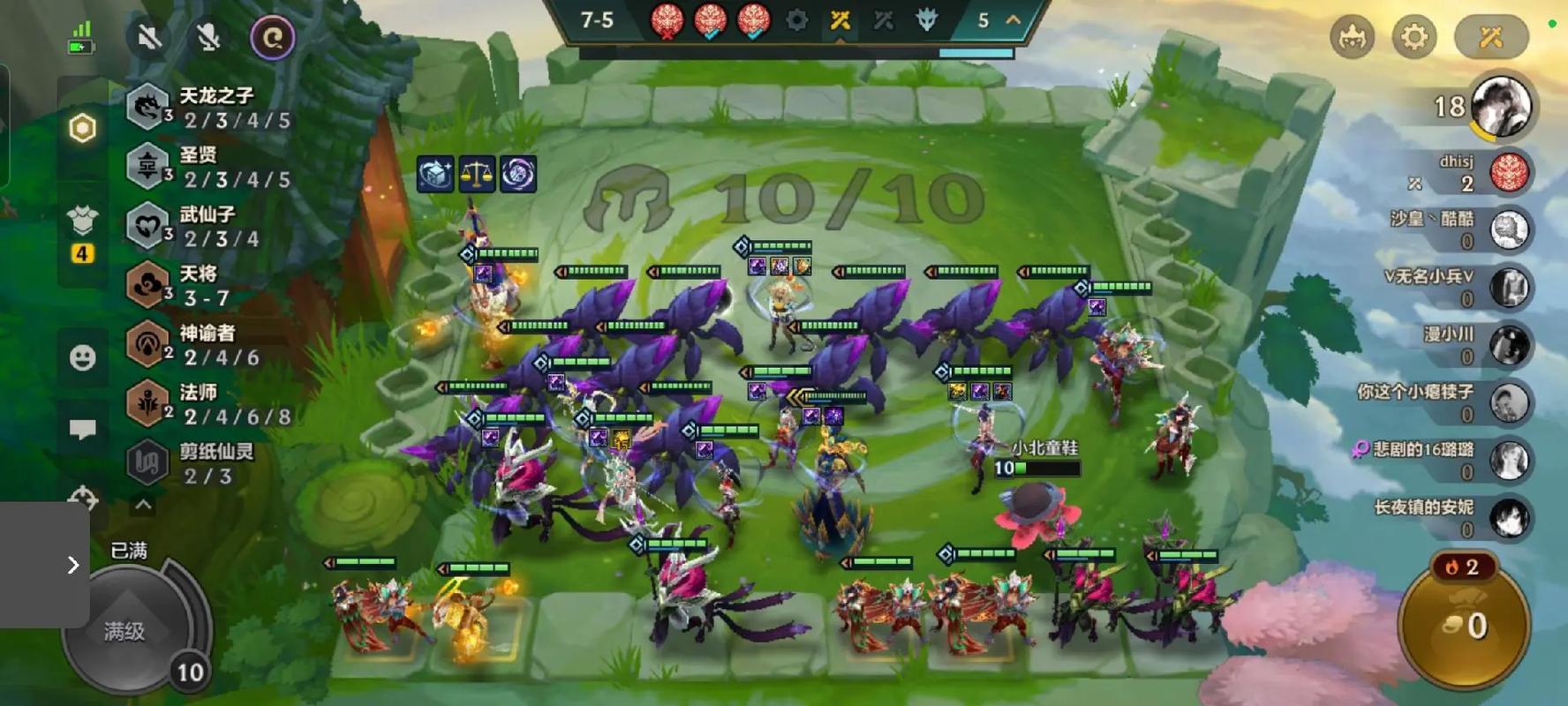1568x706 pixels.
Task: Toggle the muted microphone icon
Action: coord(208,37)
